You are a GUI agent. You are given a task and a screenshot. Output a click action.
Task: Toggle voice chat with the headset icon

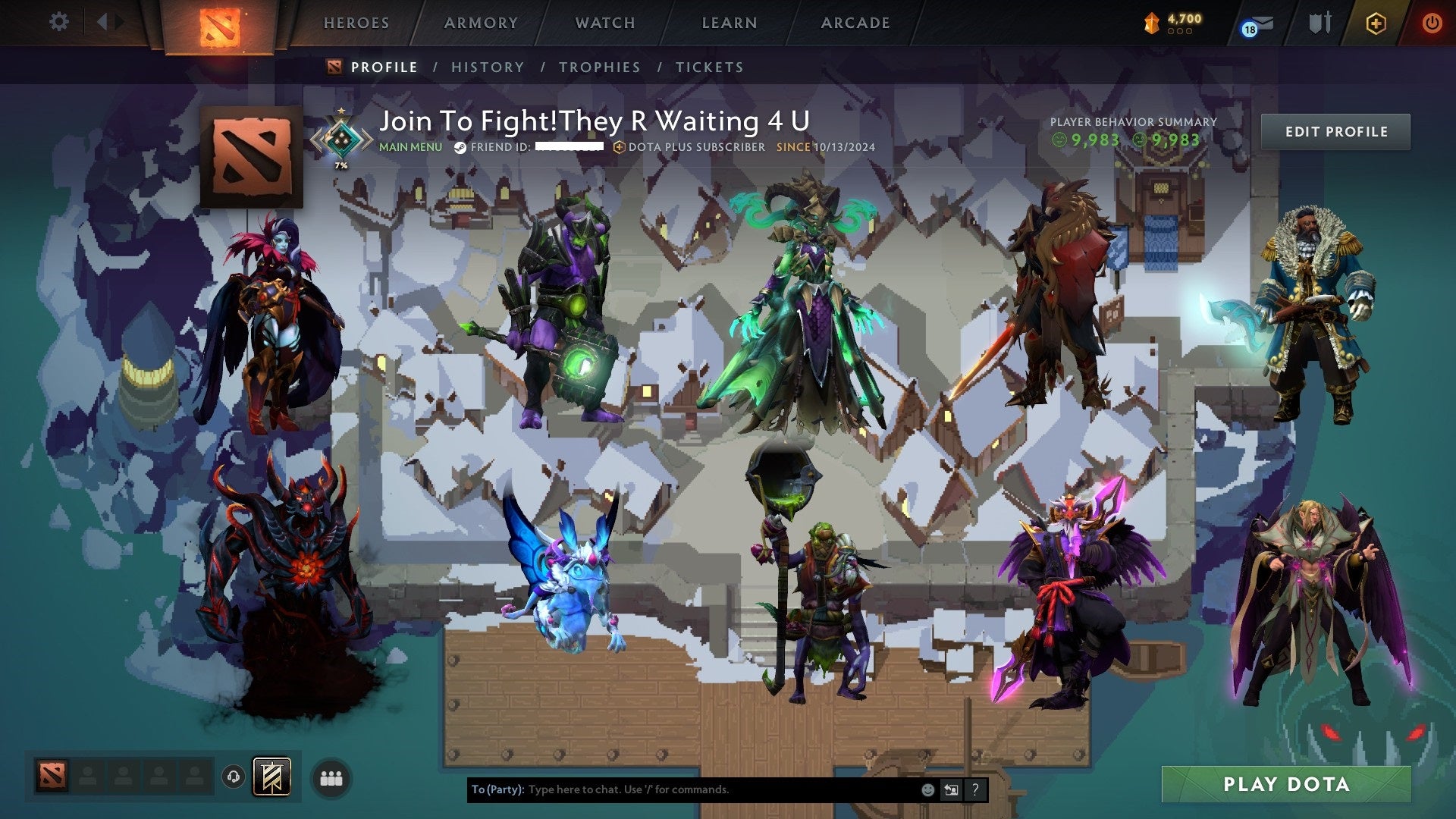[234, 778]
